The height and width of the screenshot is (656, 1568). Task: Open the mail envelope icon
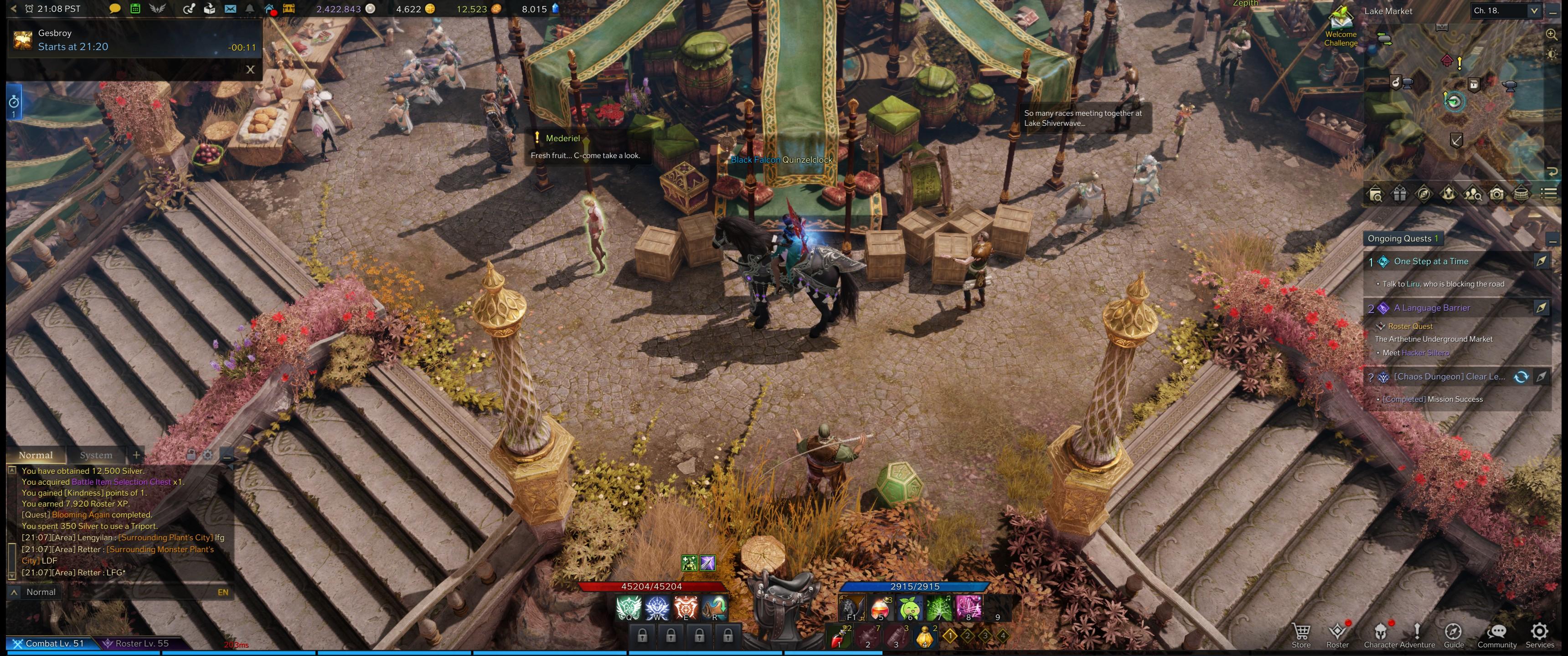[x=230, y=9]
